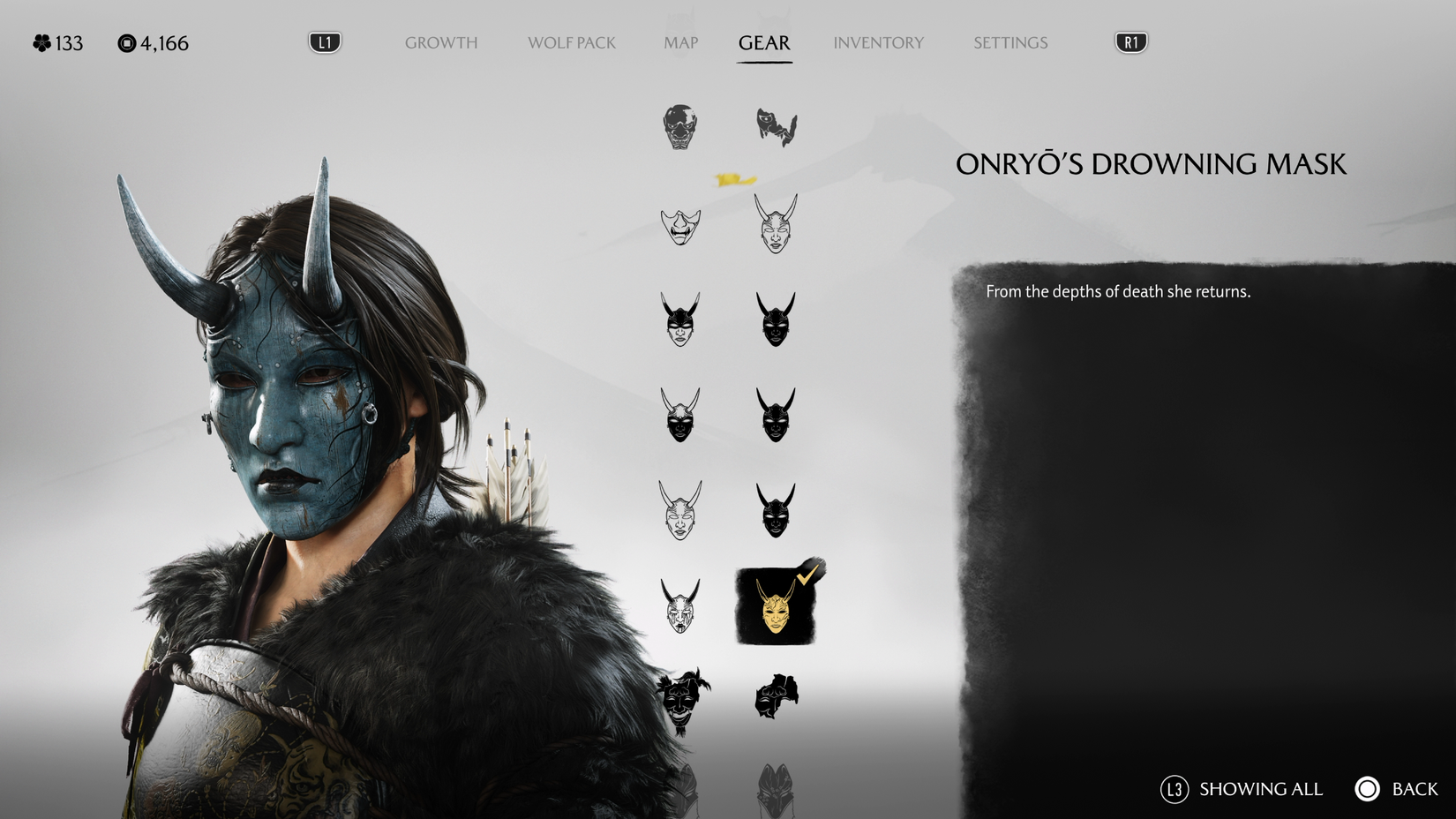1456x819 pixels.
Task: Select the cat-shaped mask icon
Action: (777, 128)
